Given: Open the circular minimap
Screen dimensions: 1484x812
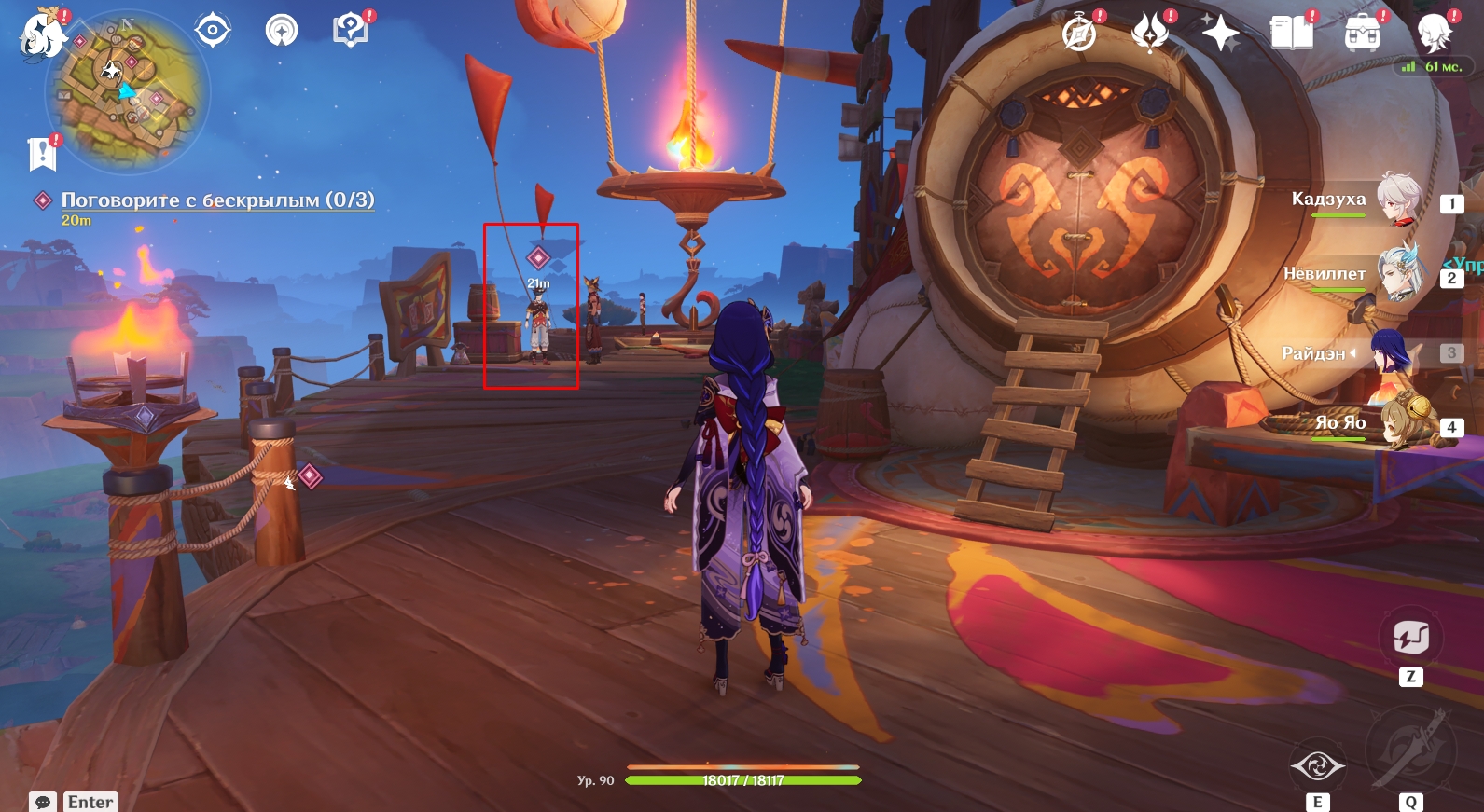Looking at the screenshot, I should (x=128, y=93).
